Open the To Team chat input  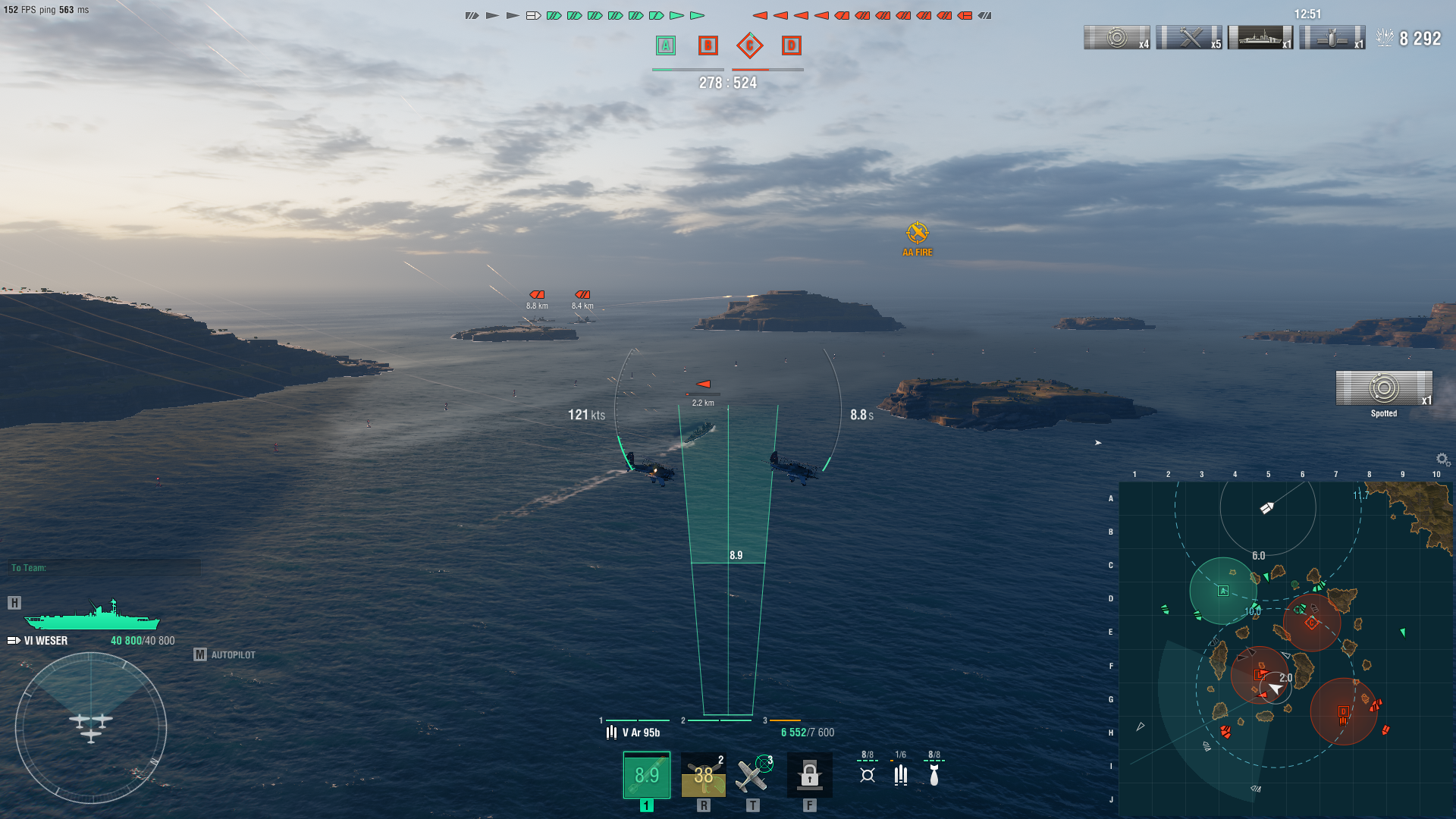[x=105, y=568]
